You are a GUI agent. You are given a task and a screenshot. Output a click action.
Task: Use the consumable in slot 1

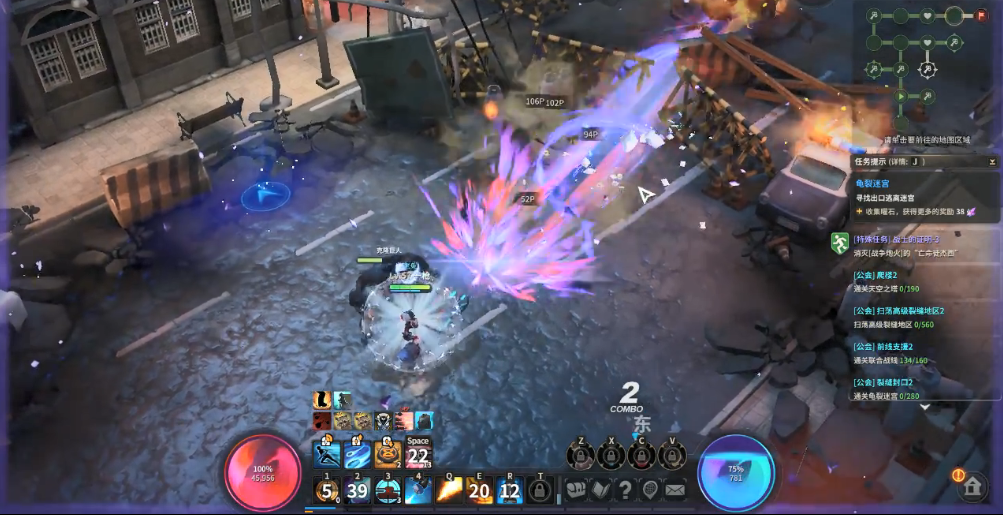click(x=326, y=489)
